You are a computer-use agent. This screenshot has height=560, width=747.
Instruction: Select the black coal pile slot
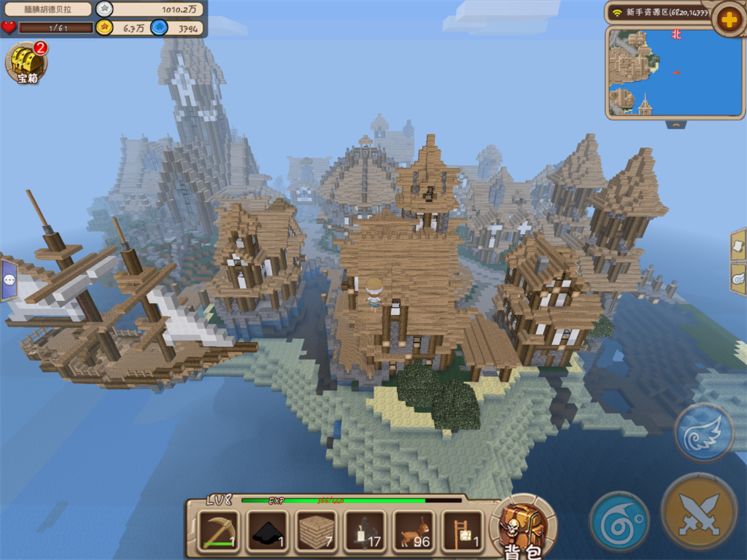267,530
